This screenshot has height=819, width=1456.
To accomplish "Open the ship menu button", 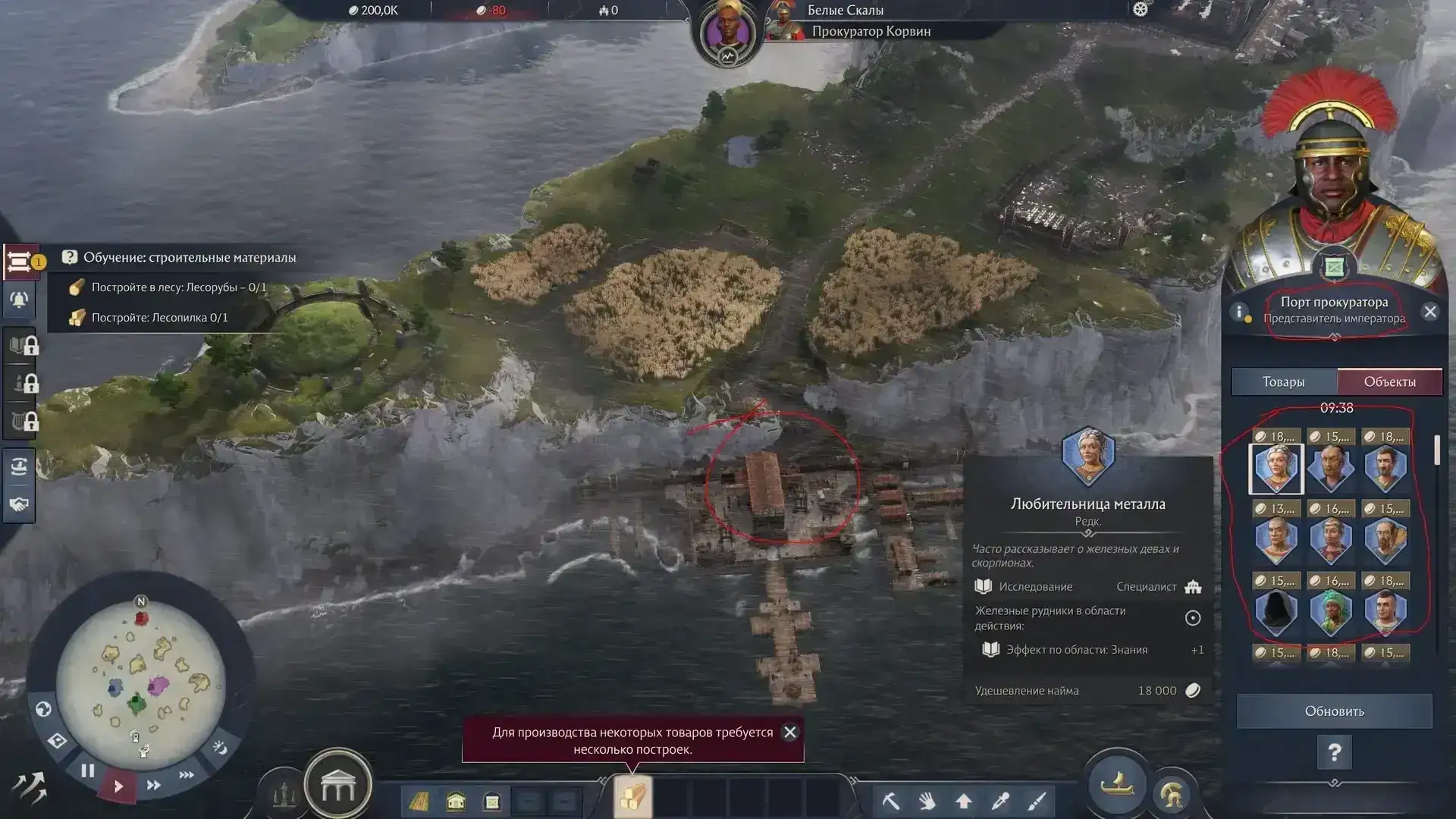I will point(1116,784).
